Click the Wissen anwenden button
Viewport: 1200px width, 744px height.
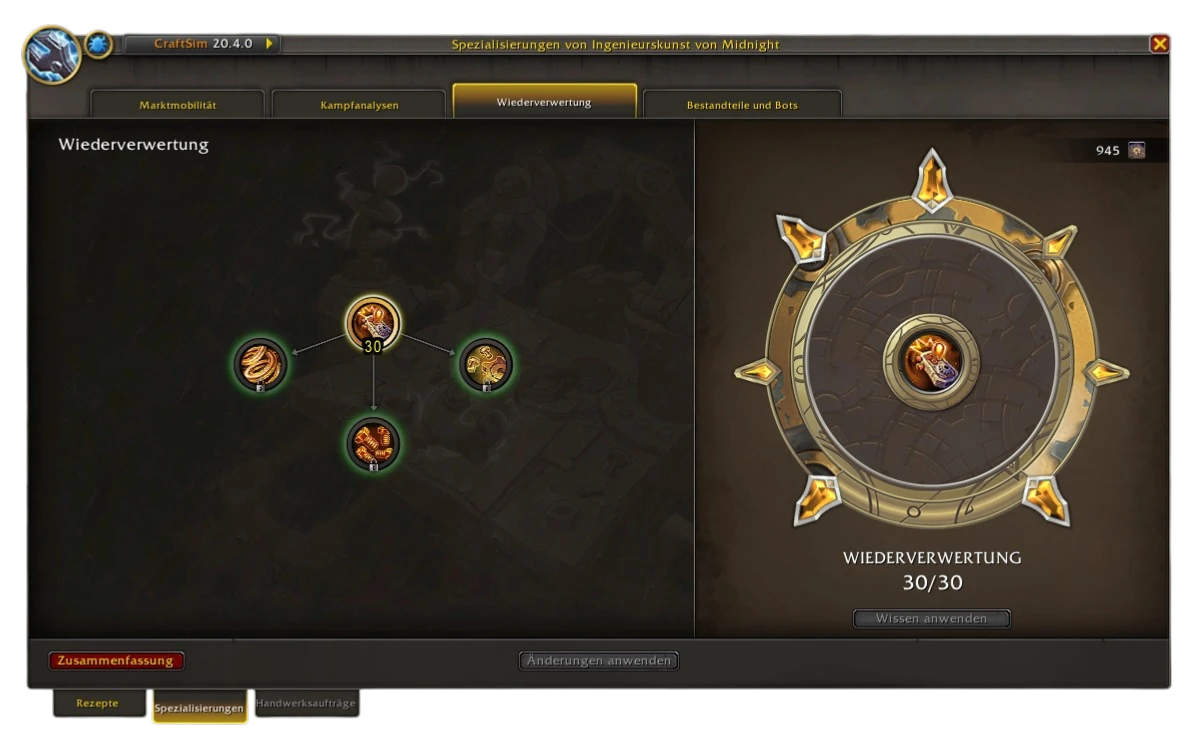(931, 619)
